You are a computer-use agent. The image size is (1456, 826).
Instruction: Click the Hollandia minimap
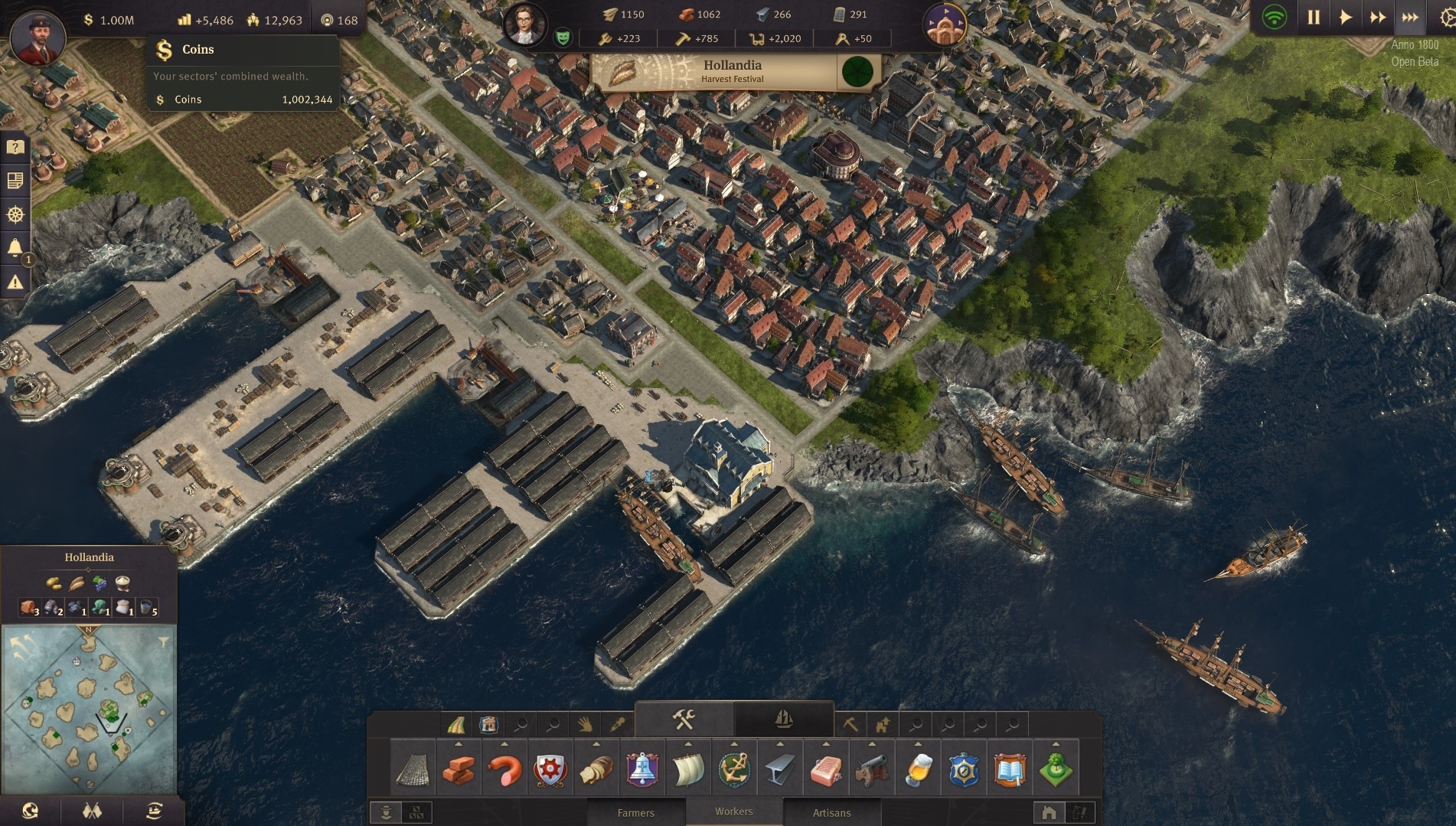90,709
